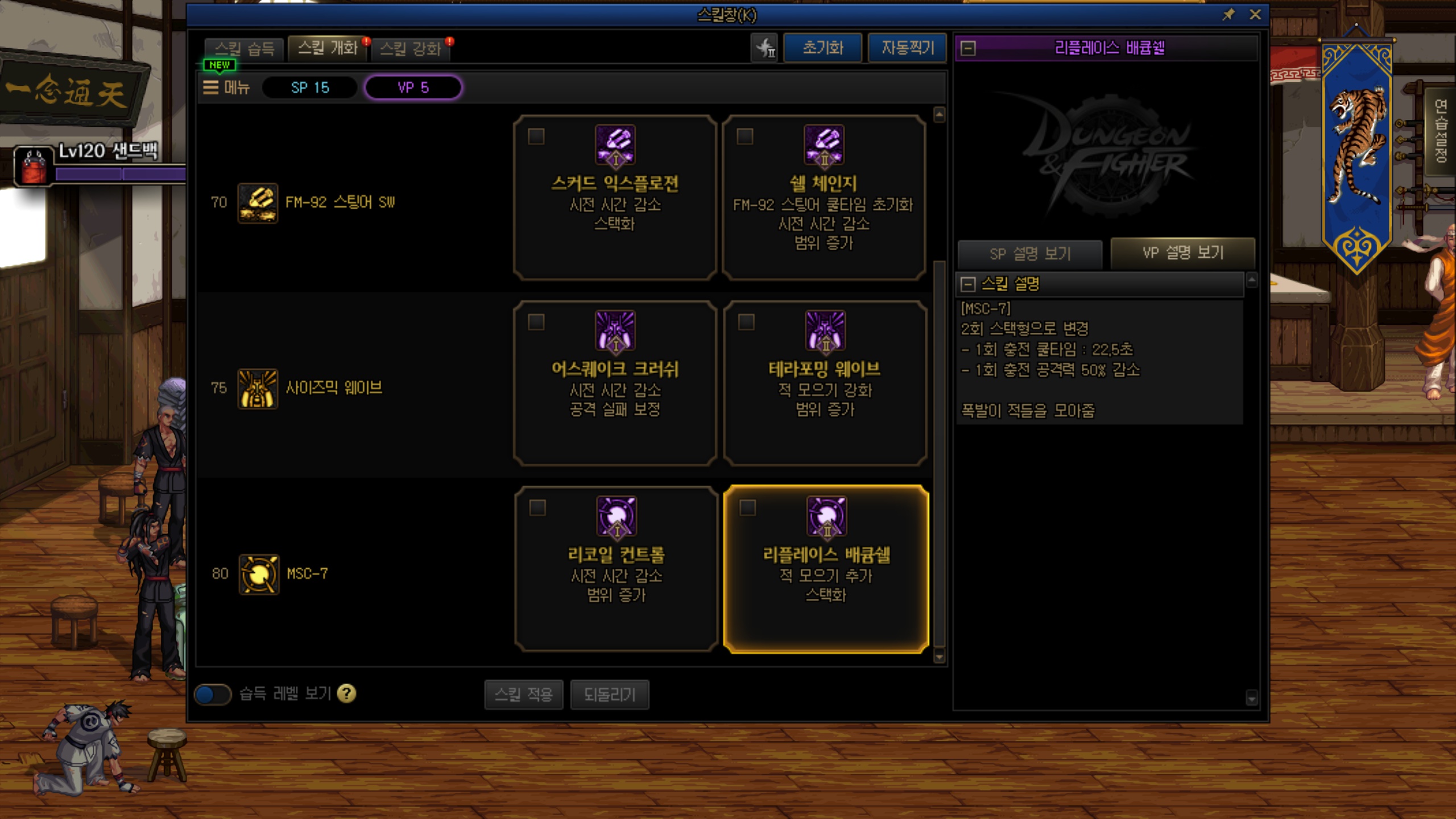This screenshot has width=1456, height=819.
Task: Click the FM-92 스팅어 SW skill icon
Action: tap(258, 203)
